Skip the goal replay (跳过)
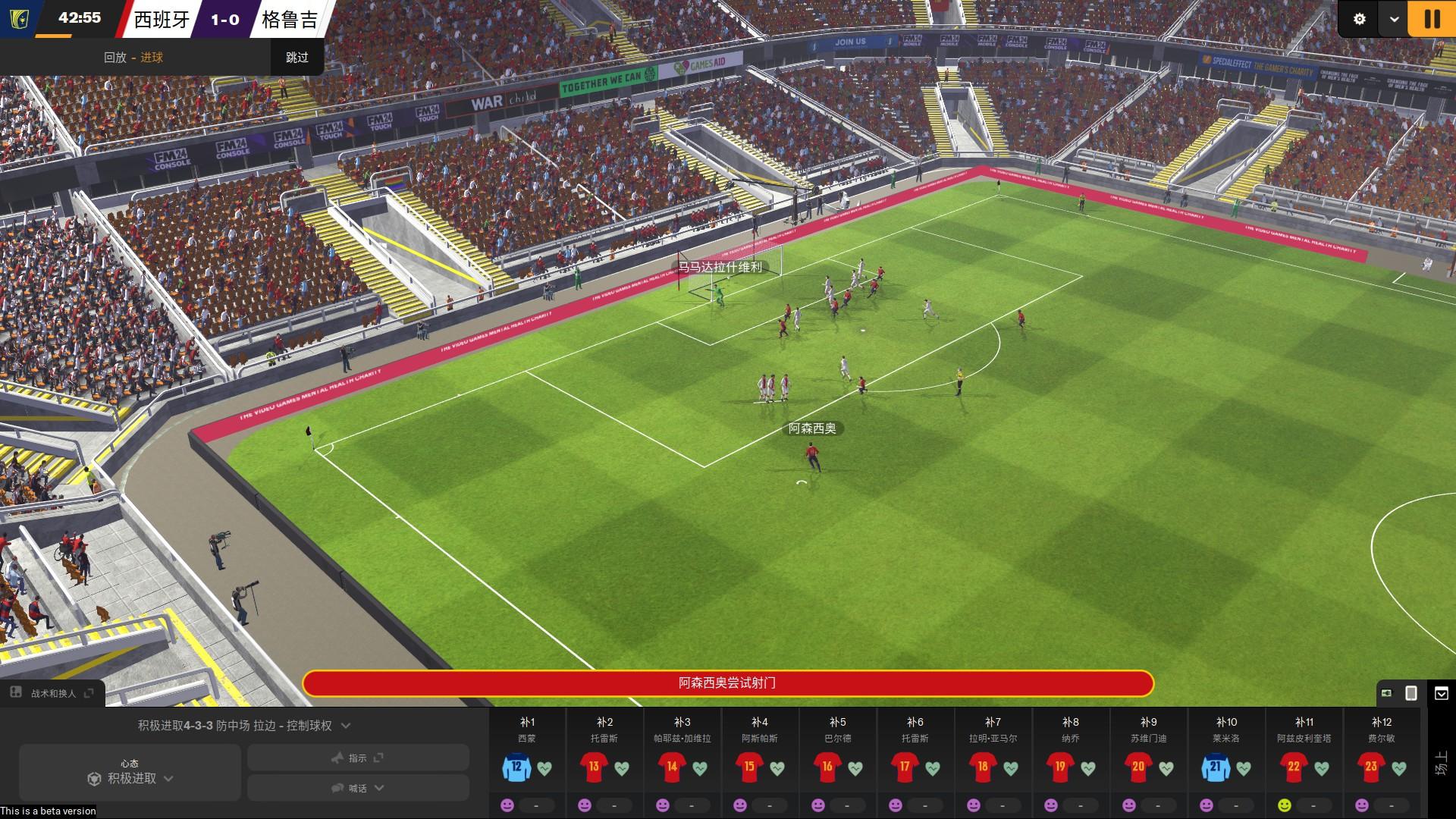Image resolution: width=1456 pixels, height=819 pixels. pyautogui.click(x=297, y=58)
